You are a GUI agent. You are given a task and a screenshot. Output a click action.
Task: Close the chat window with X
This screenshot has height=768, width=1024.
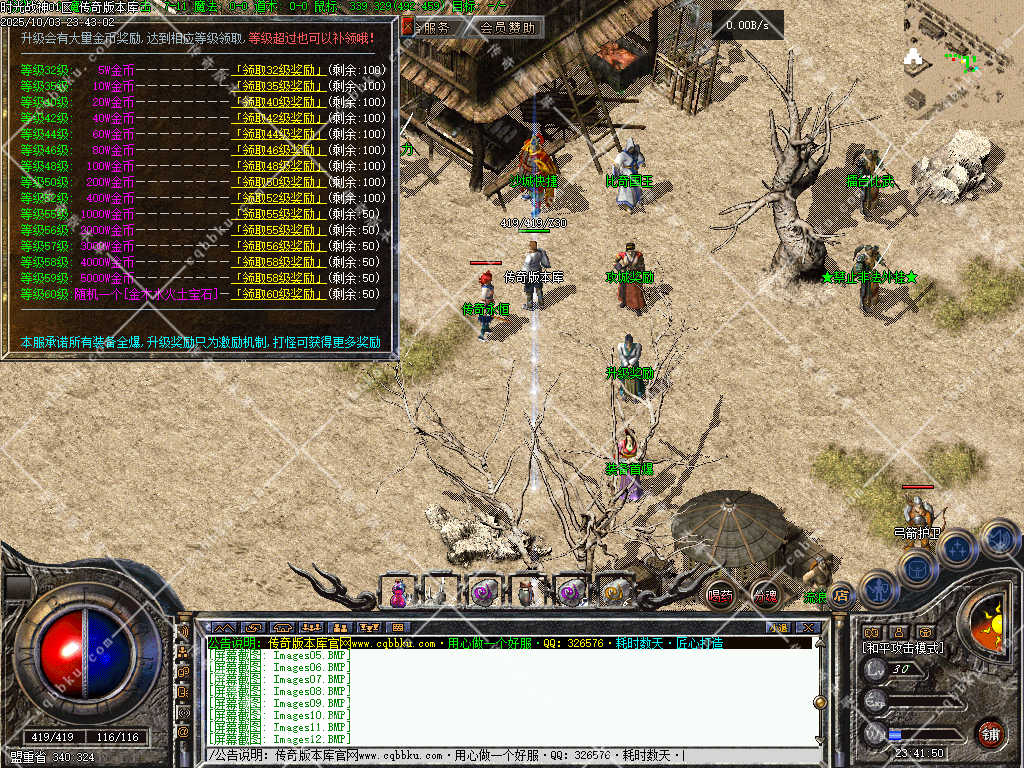[807, 628]
